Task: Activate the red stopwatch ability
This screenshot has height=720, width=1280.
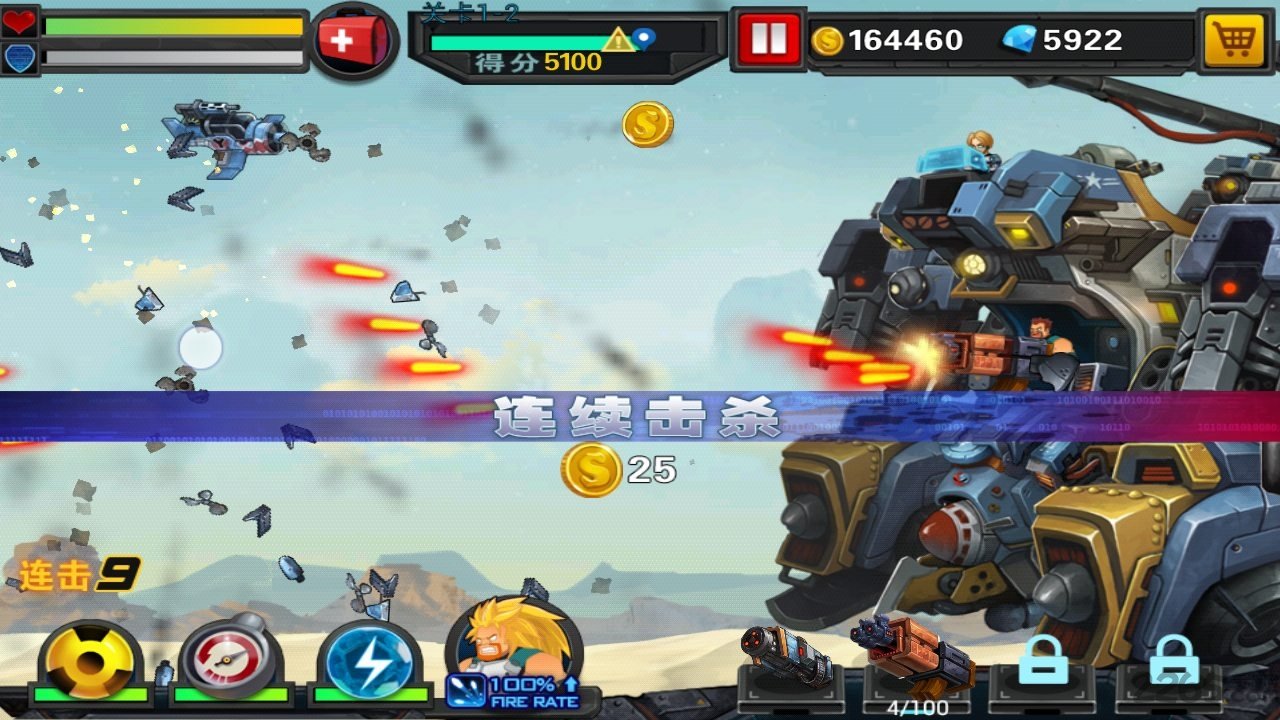Action: [230, 660]
